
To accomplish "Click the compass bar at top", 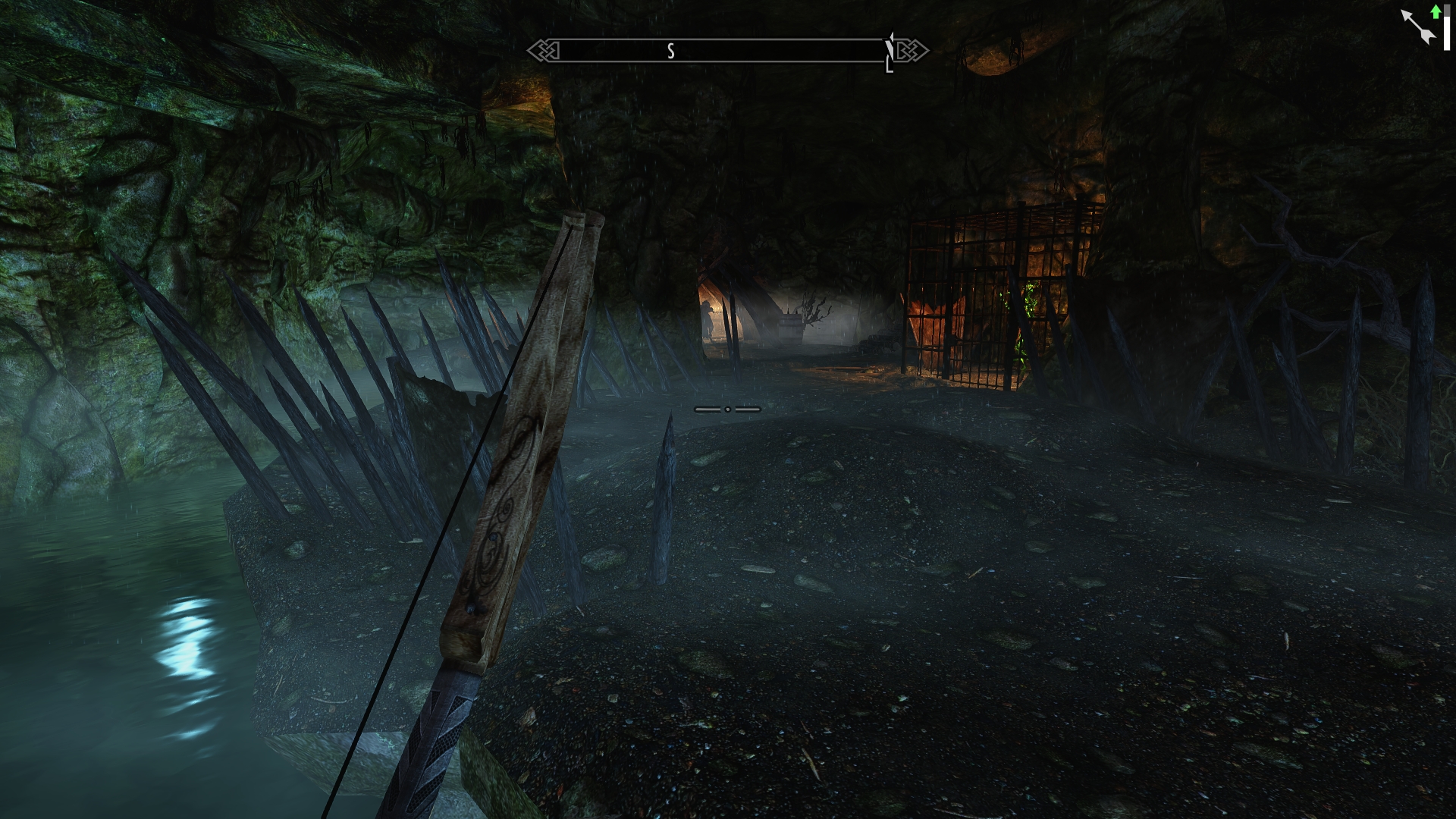I will (x=727, y=51).
